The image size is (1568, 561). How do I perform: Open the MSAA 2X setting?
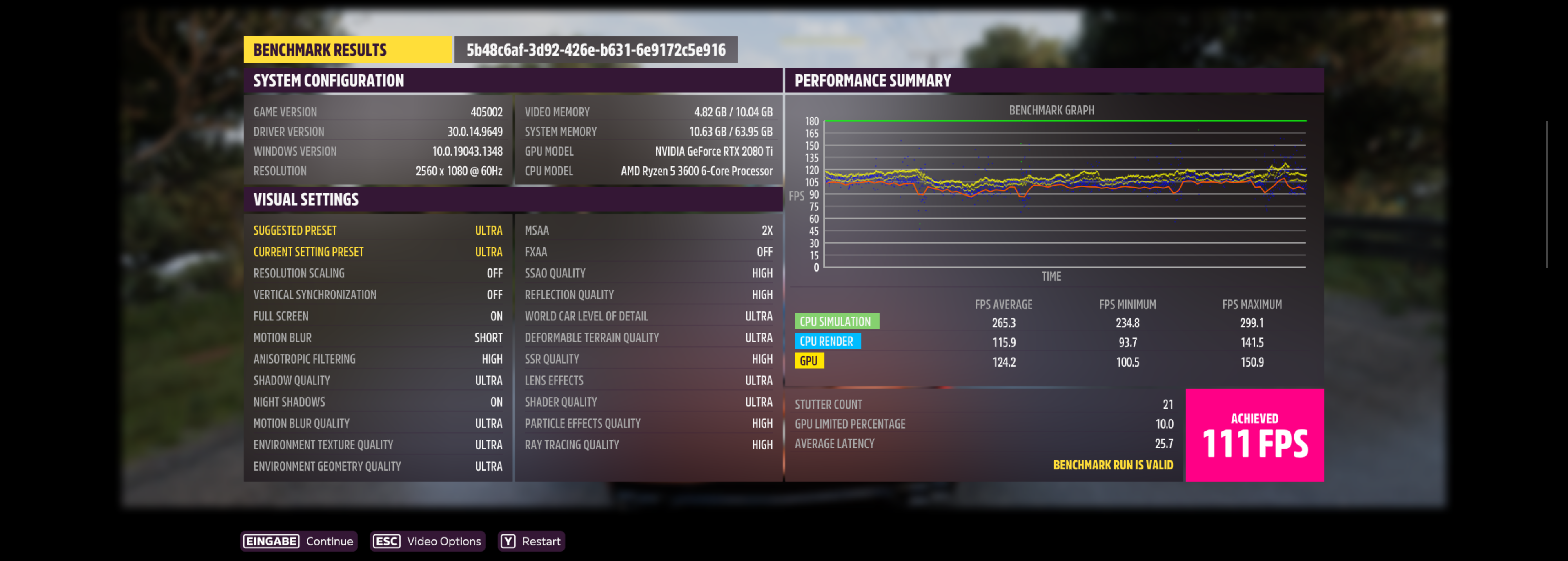point(648,230)
